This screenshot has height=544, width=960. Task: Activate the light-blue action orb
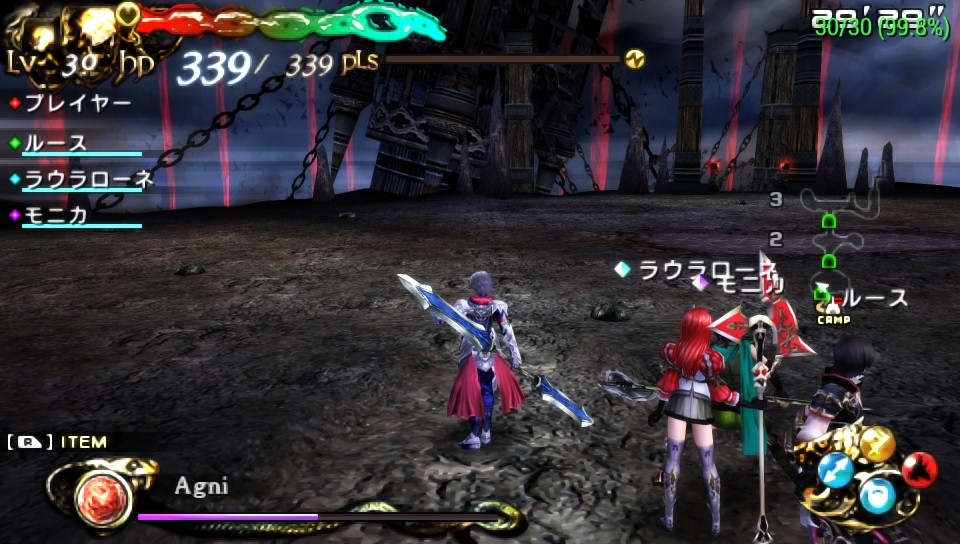click(878, 495)
